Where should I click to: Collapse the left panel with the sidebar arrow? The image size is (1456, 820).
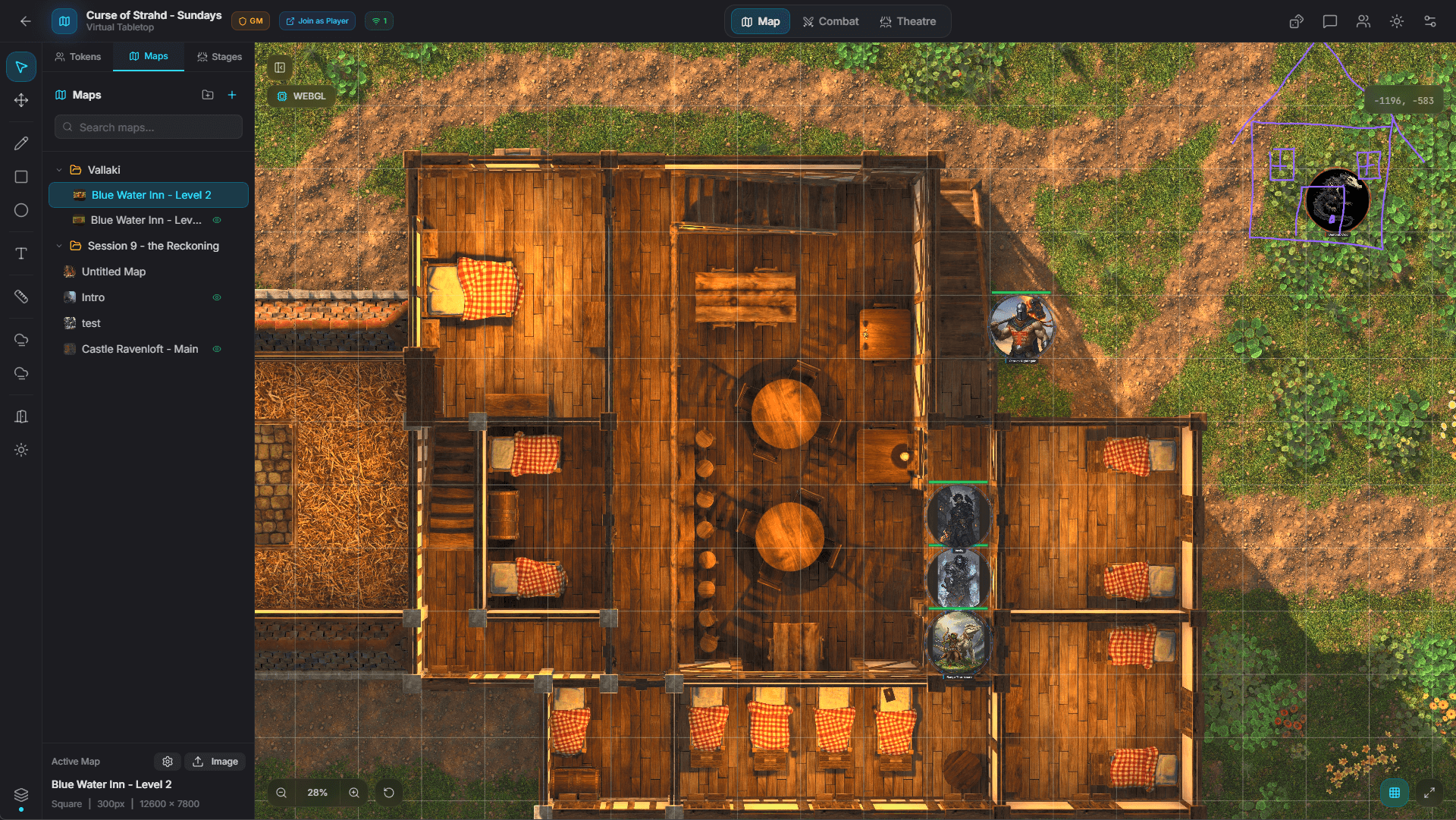click(279, 67)
